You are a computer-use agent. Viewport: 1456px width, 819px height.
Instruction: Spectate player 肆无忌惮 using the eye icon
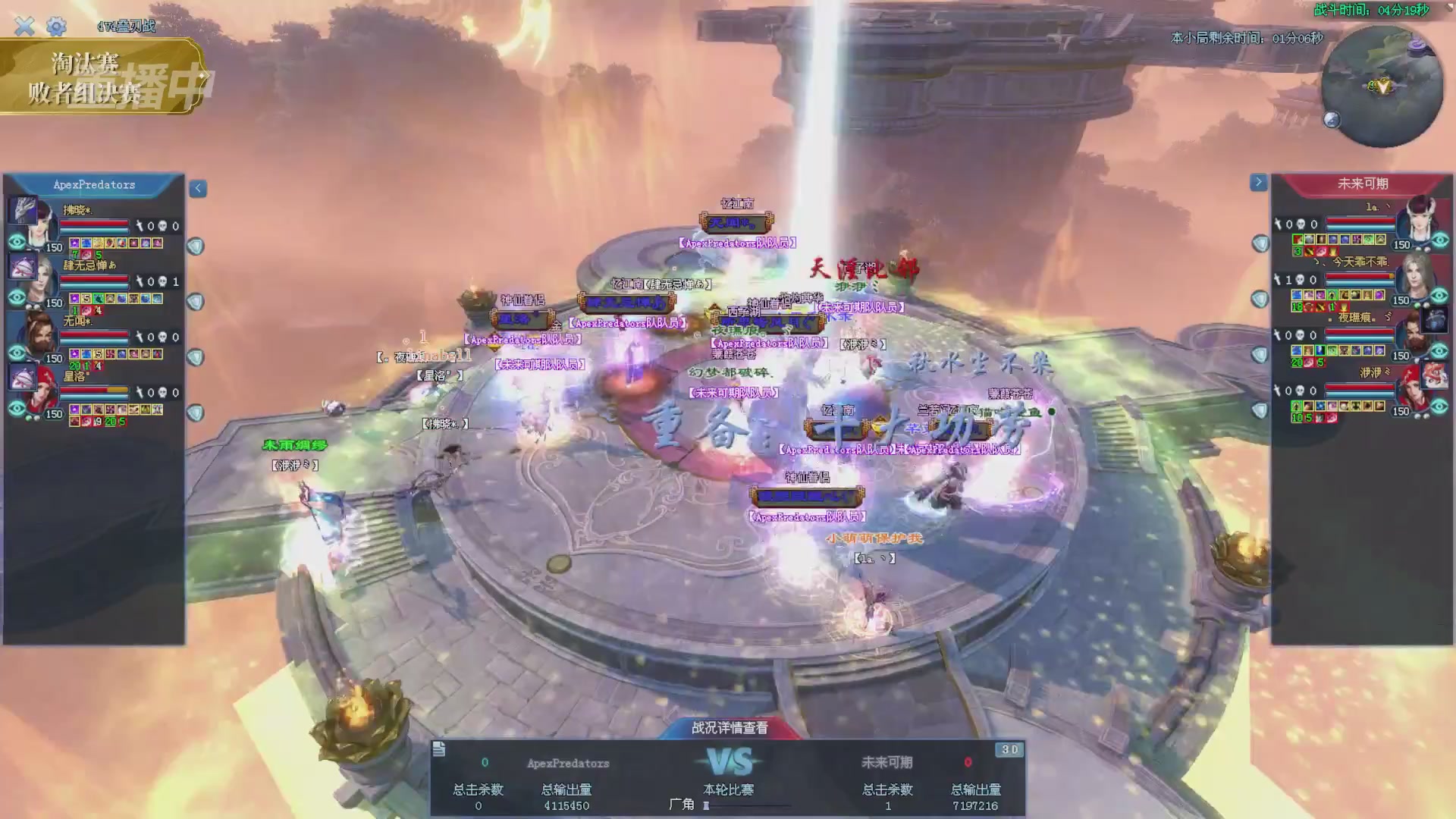point(17,297)
